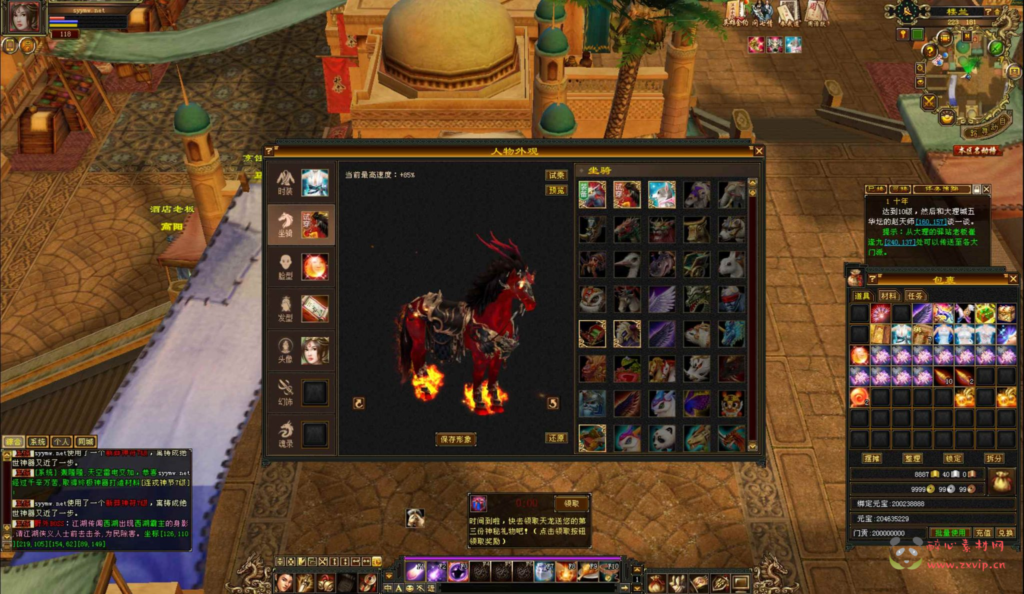Save the look with 保存形象

(455, 439)
